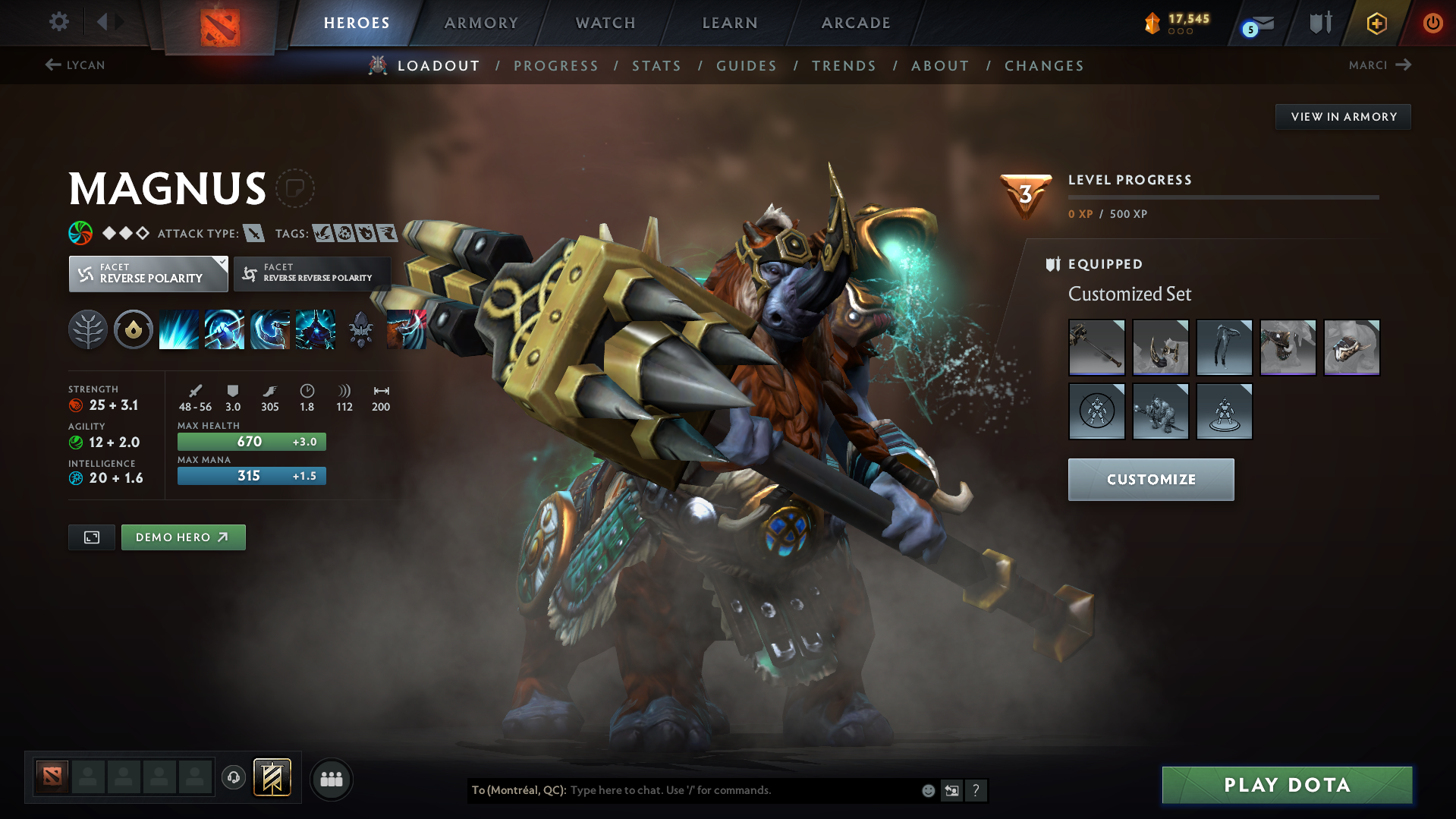Select the Shockwave ability icon
The image size is (1456, 819).
tap(178, 329)
